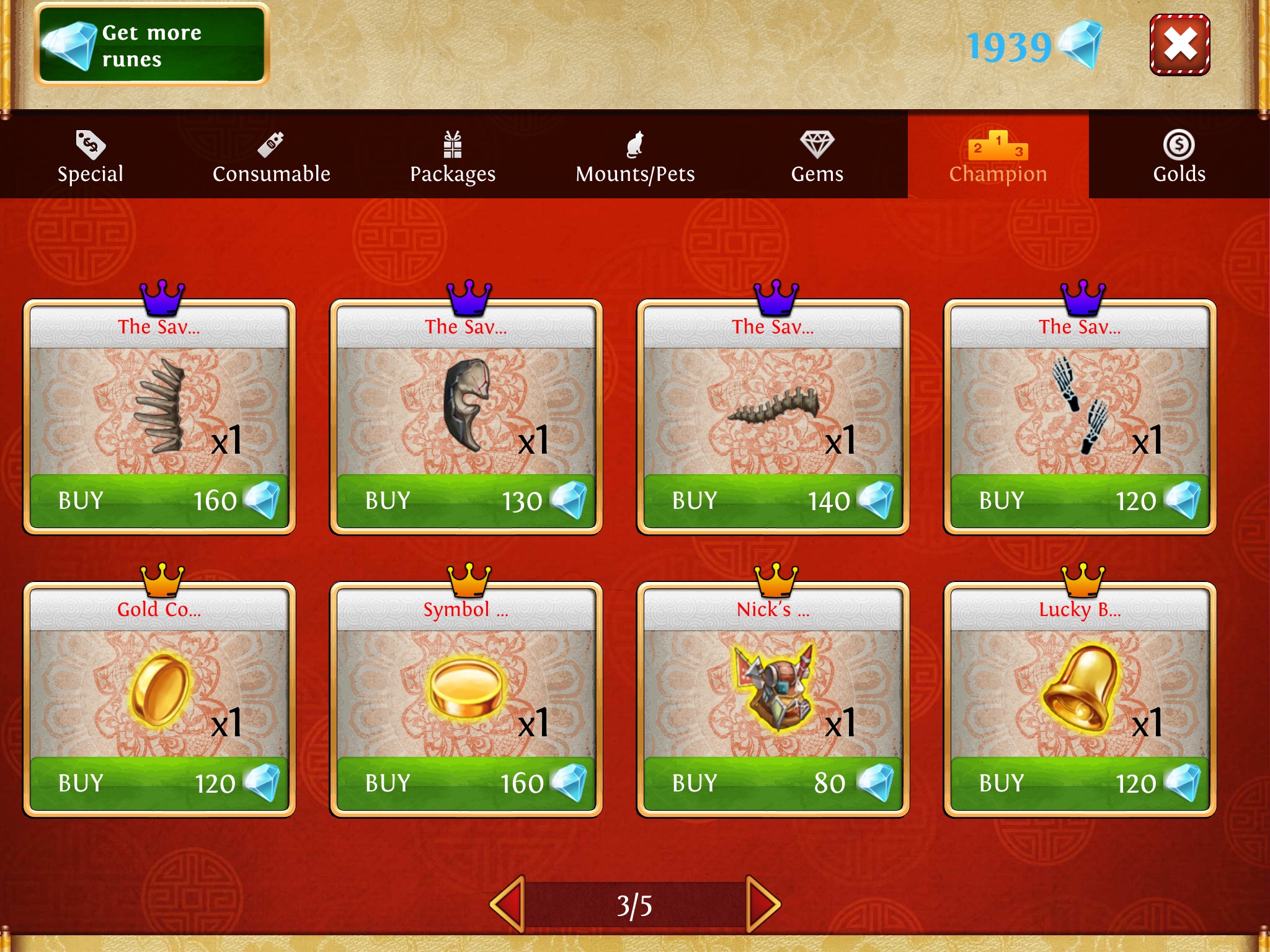Image resolution: width=1270 pixels, height=952 pixels.
Task: Buy the skull mask item for 130
Action: [x=466, y=501]
